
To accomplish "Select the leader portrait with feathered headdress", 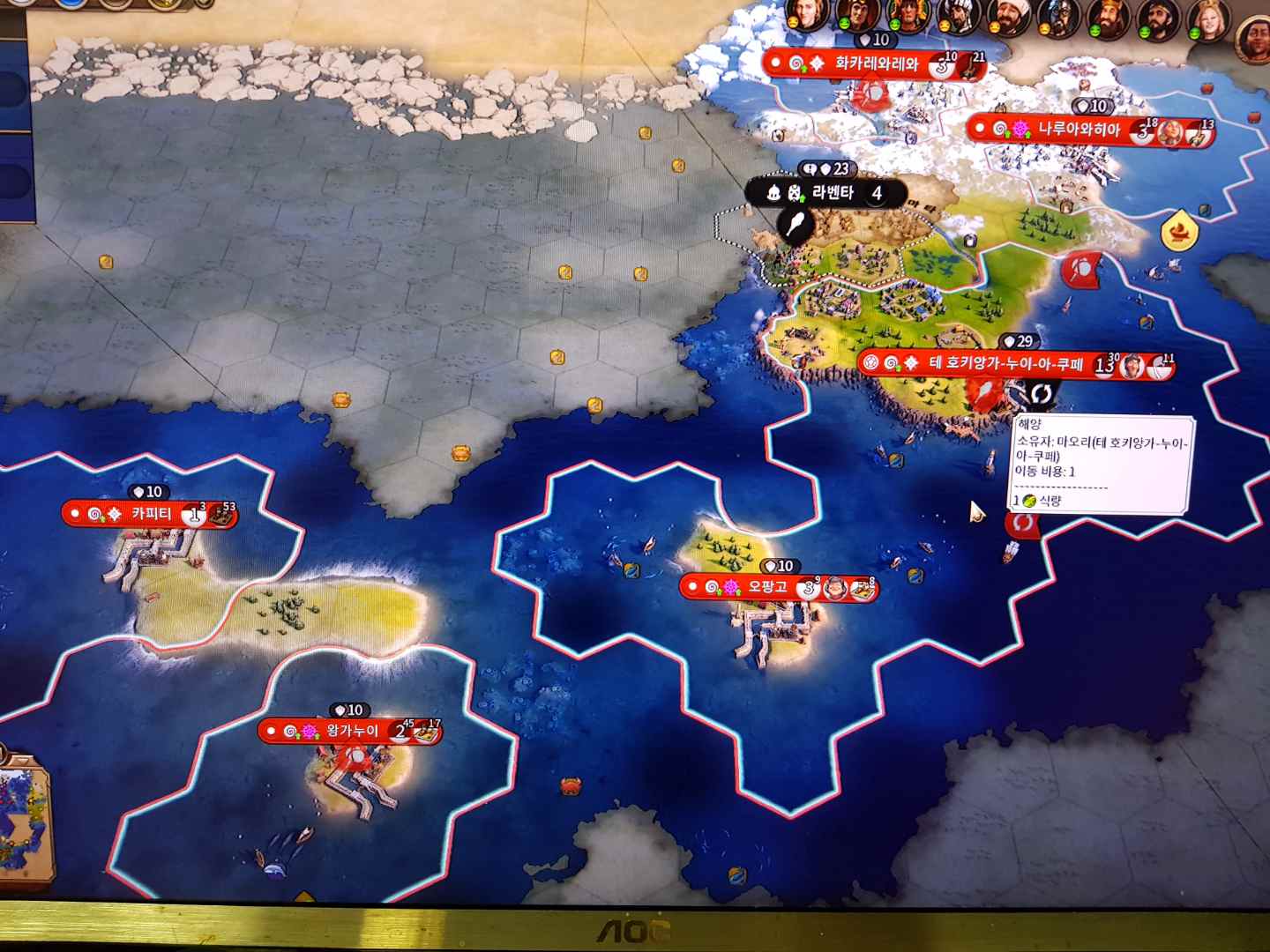I will [908, 17].
